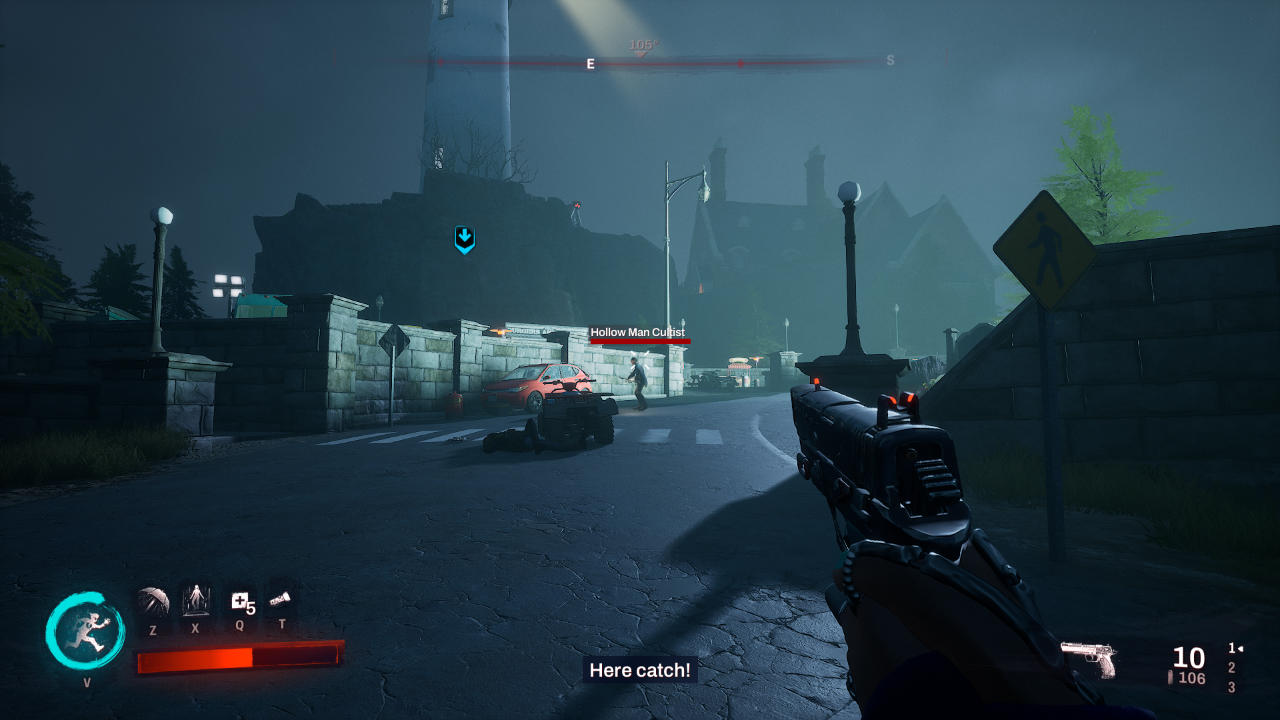Switch to weapon slot 3
Image resolution: width=1280 pixels, height=720 pixels.
[1231, 687]
